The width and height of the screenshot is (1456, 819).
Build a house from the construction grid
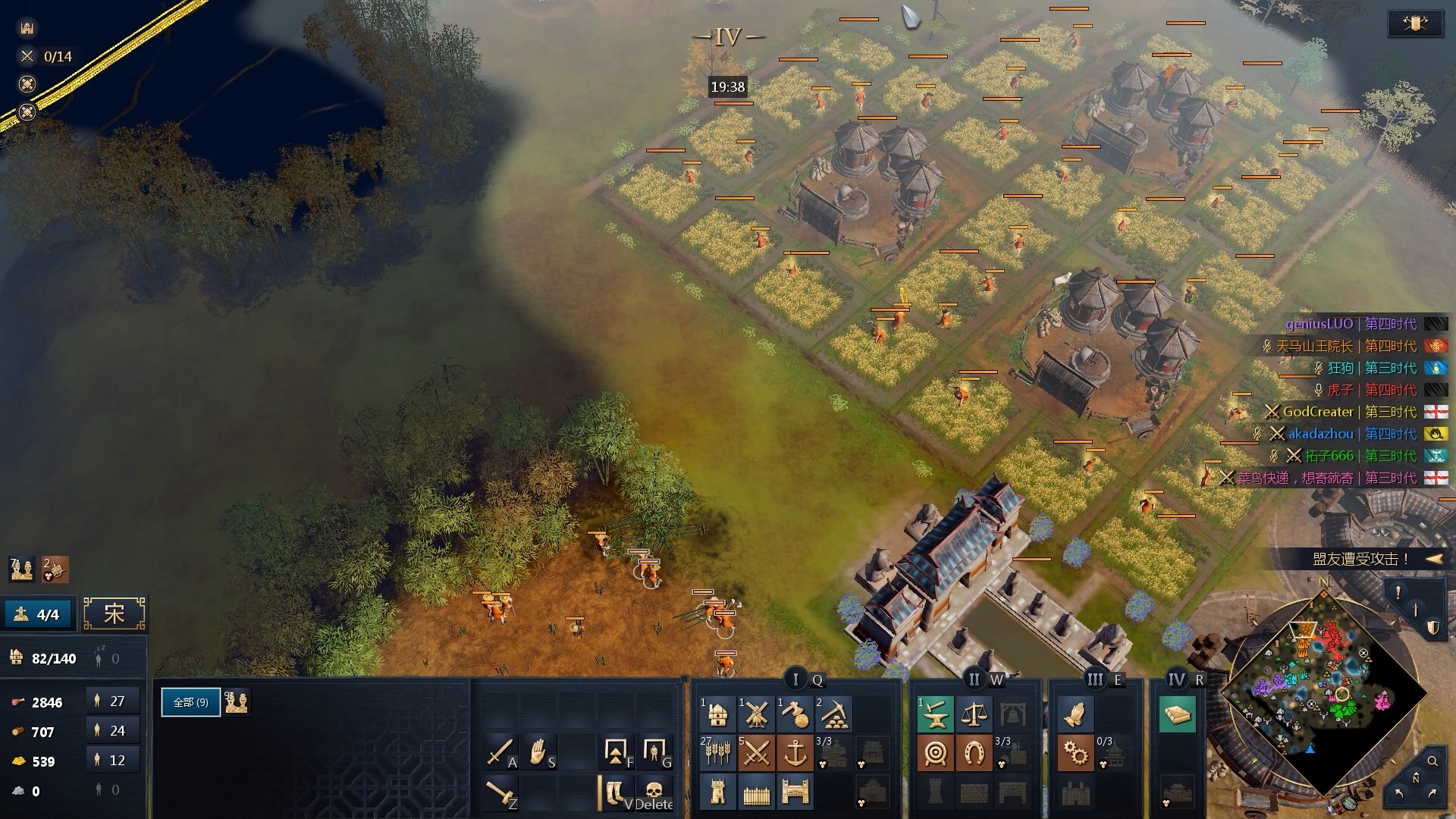(x=717, y=714)
